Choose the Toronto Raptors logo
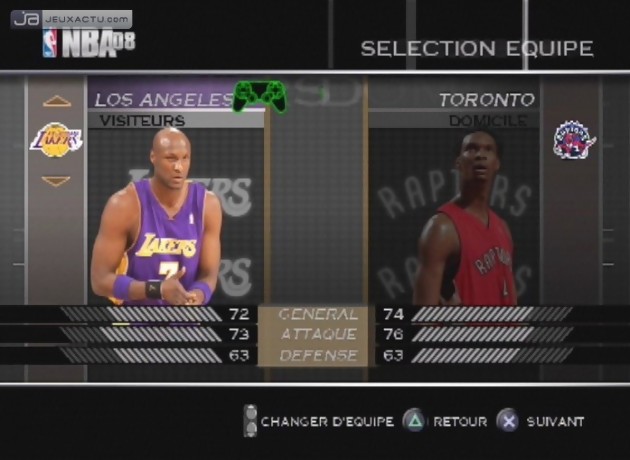 574,140
